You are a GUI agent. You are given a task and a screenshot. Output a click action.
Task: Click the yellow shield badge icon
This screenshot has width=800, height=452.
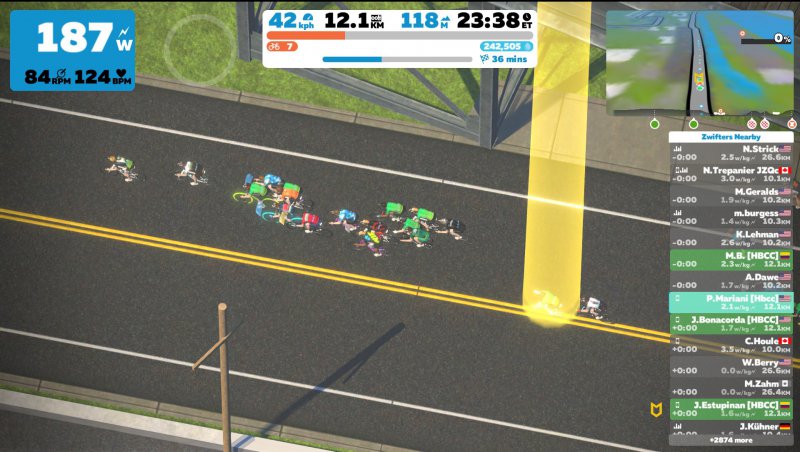[x=656, y=409]
